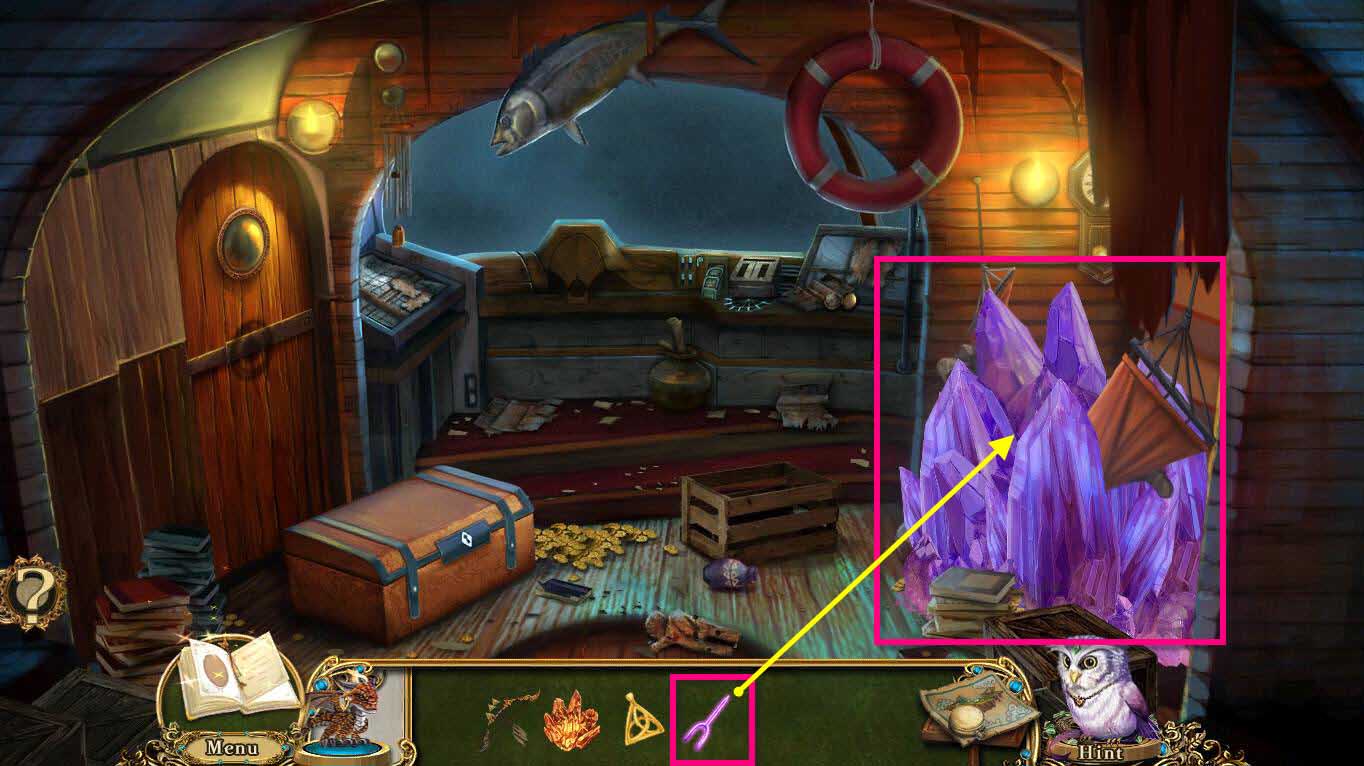1364x766 pixels.
Task: Select the golden triquetra amulet item
Action: click(x=643, y=720)
